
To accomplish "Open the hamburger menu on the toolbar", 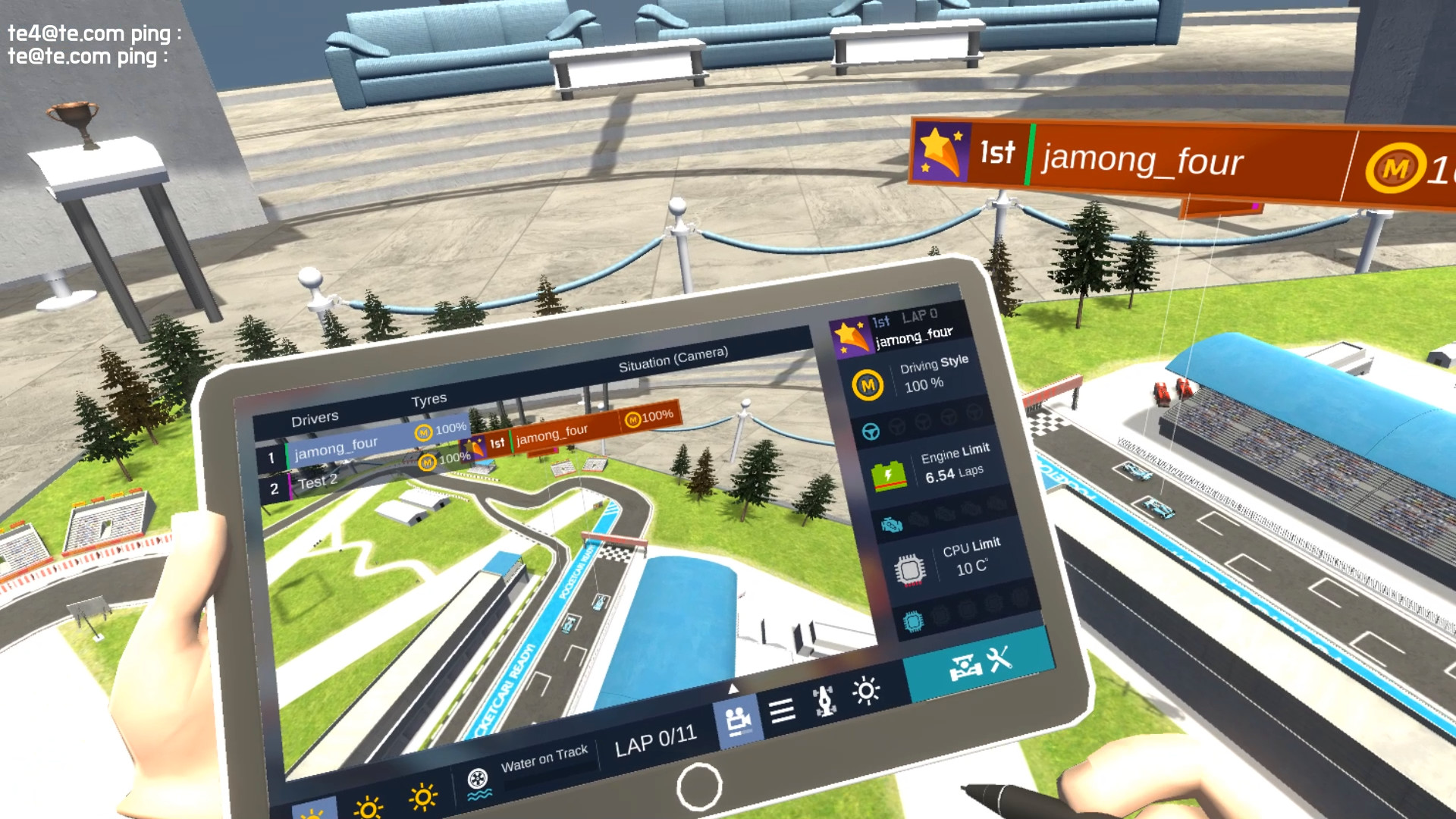I will 782,711.
